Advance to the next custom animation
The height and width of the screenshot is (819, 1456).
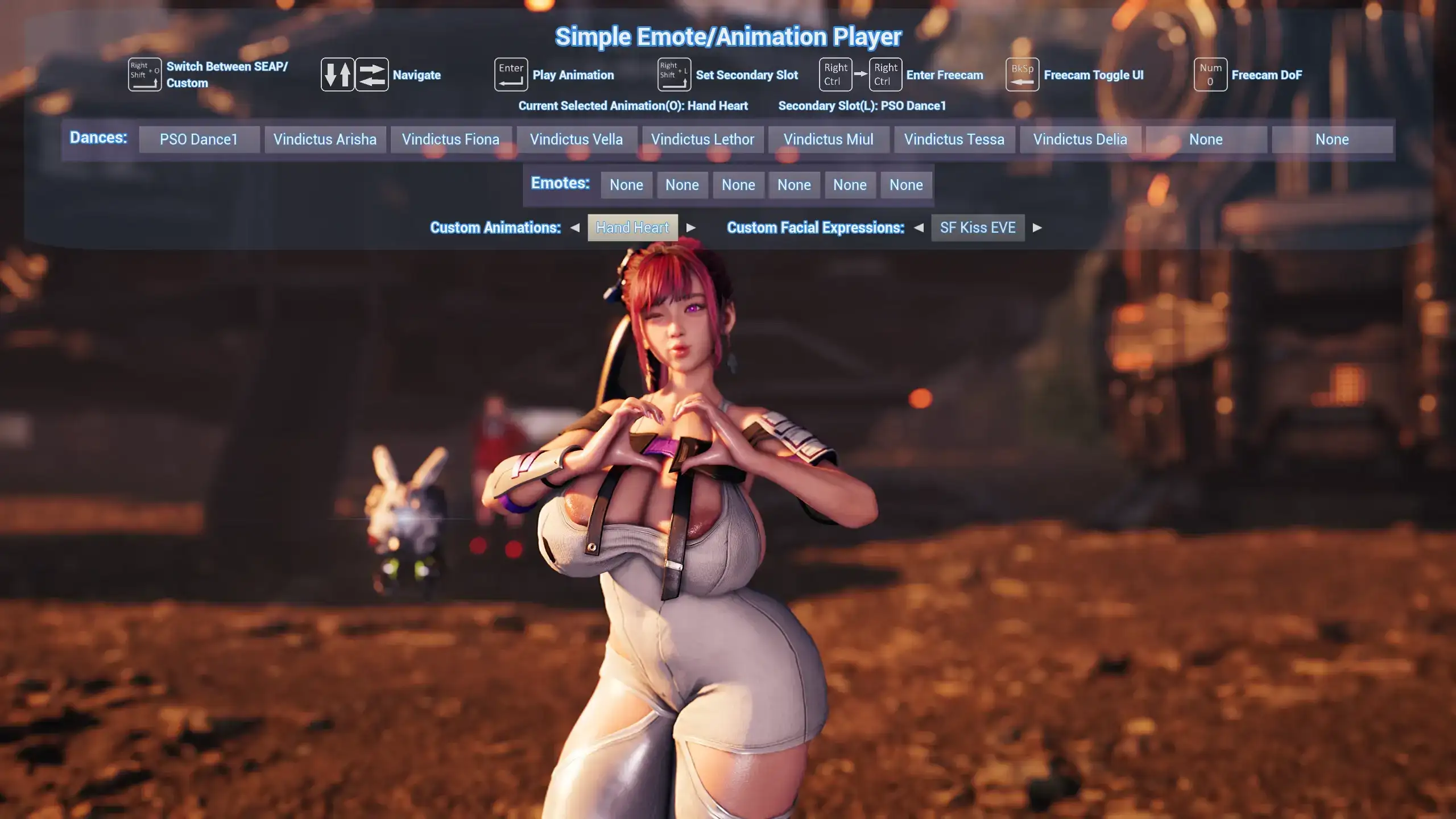pos(691,227)
